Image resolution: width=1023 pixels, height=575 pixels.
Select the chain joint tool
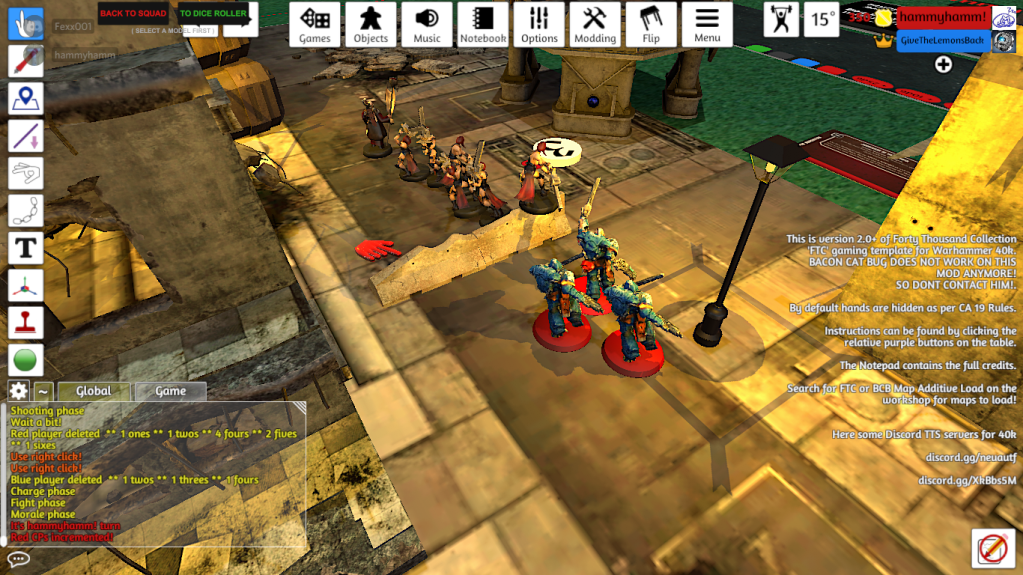coord(26,210)
